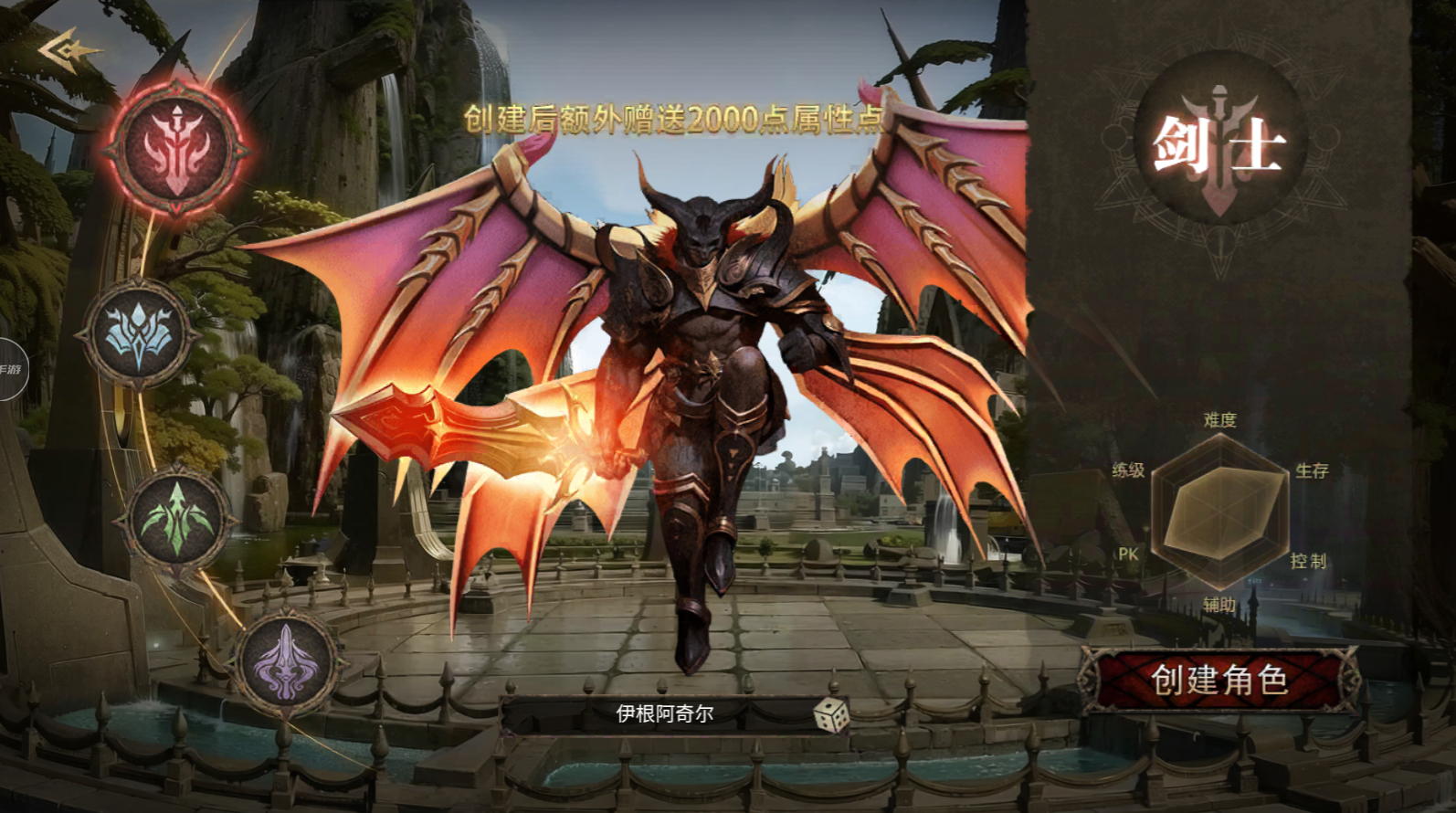The width and height of the screenshot is (1456, 813).
Task: Select the red swordsman class emblem
Action: coord(176,148)
